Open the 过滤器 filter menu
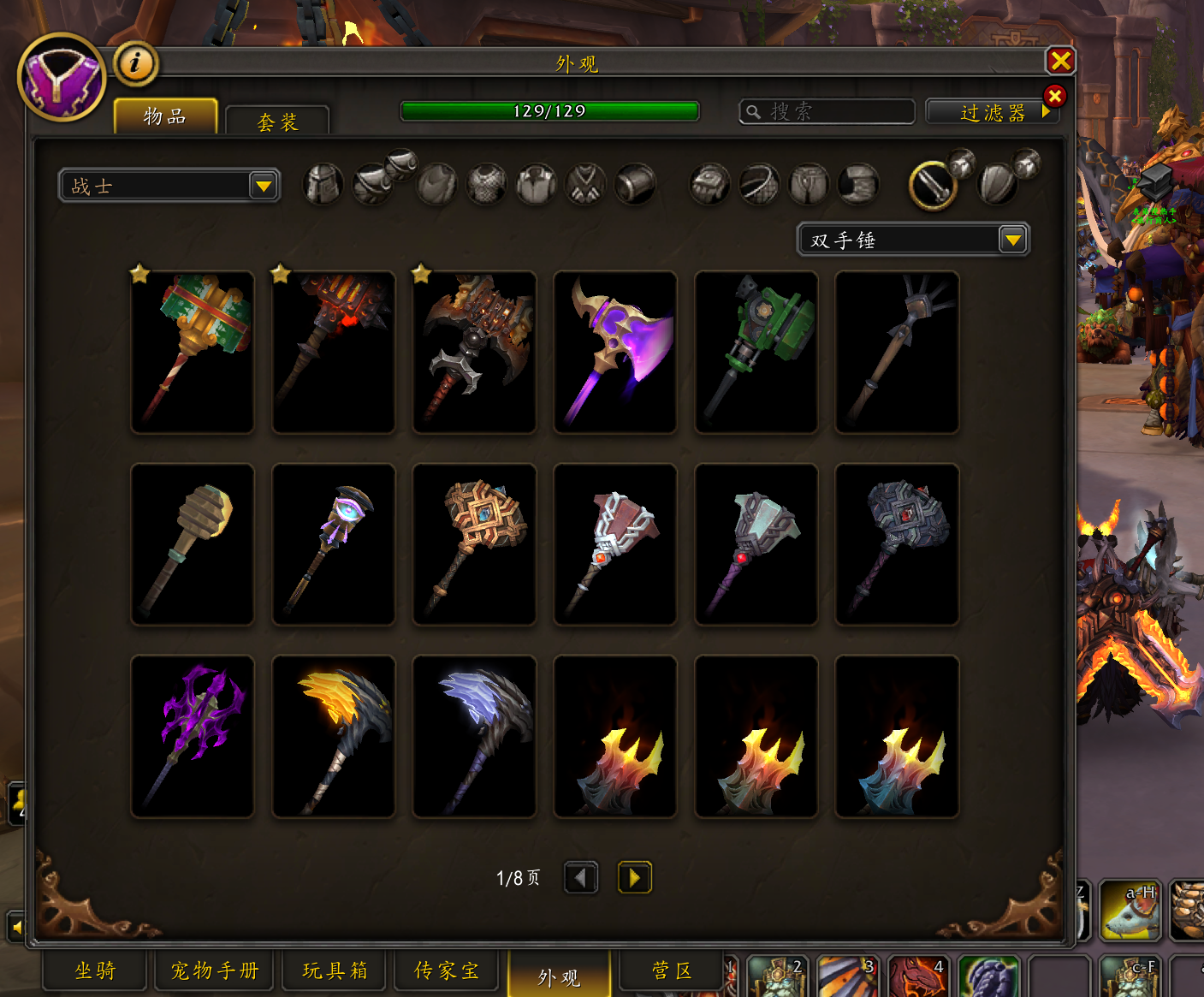The width and height of the screenshot is (1204, 997). click(x=992, y=113)
